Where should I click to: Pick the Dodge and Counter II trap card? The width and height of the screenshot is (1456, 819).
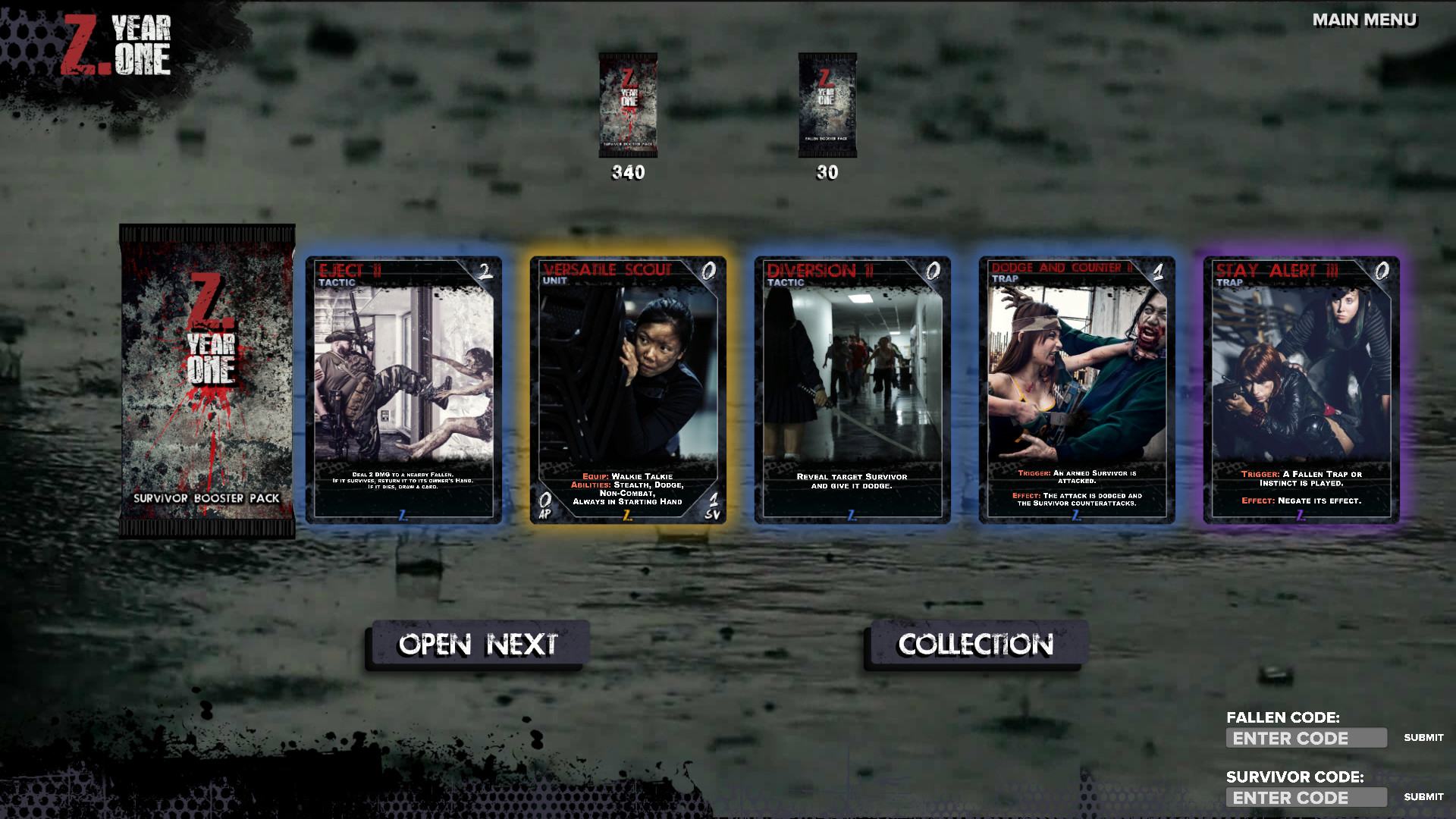[x=1077, y=390]
